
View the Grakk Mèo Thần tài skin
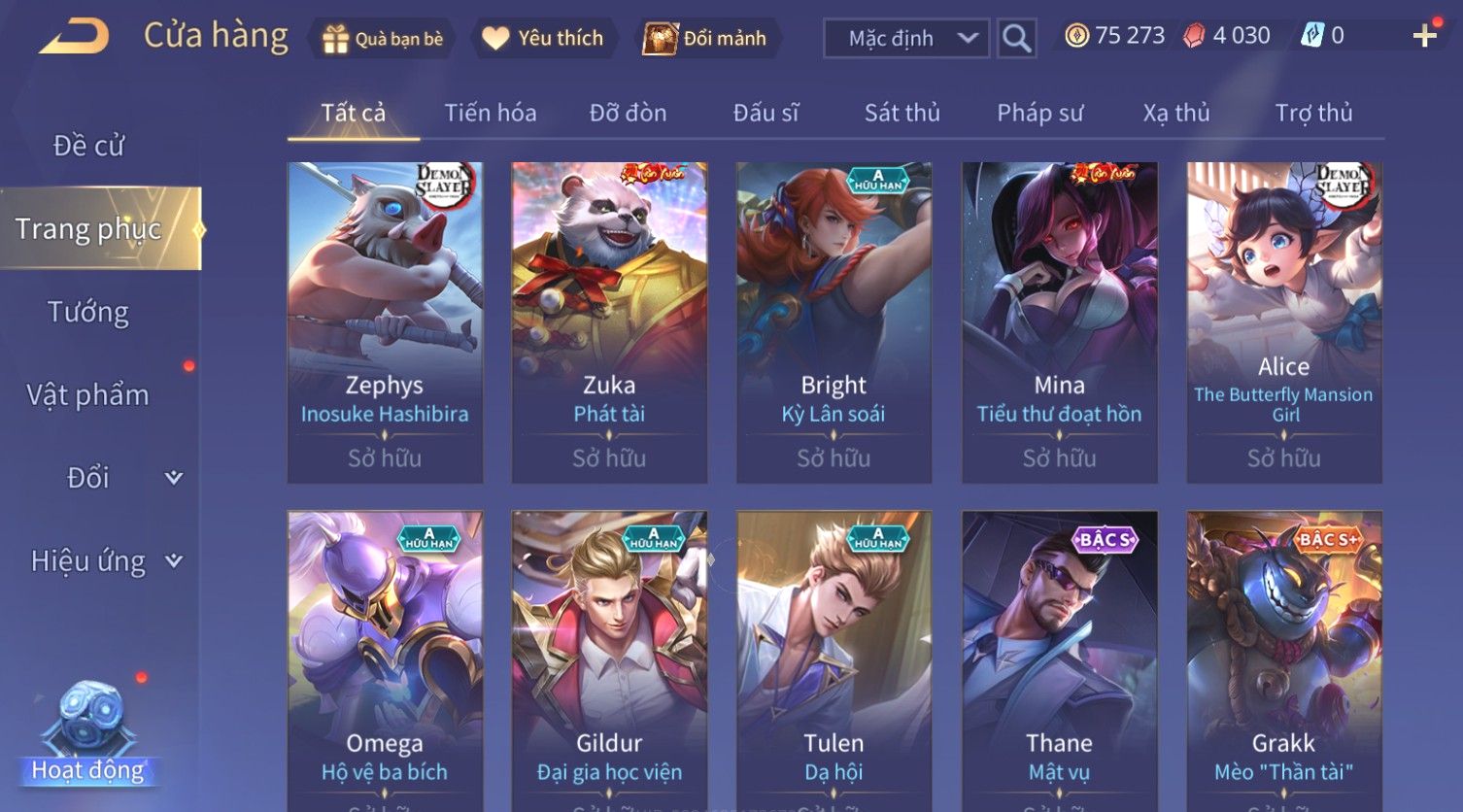[1283, 660]
